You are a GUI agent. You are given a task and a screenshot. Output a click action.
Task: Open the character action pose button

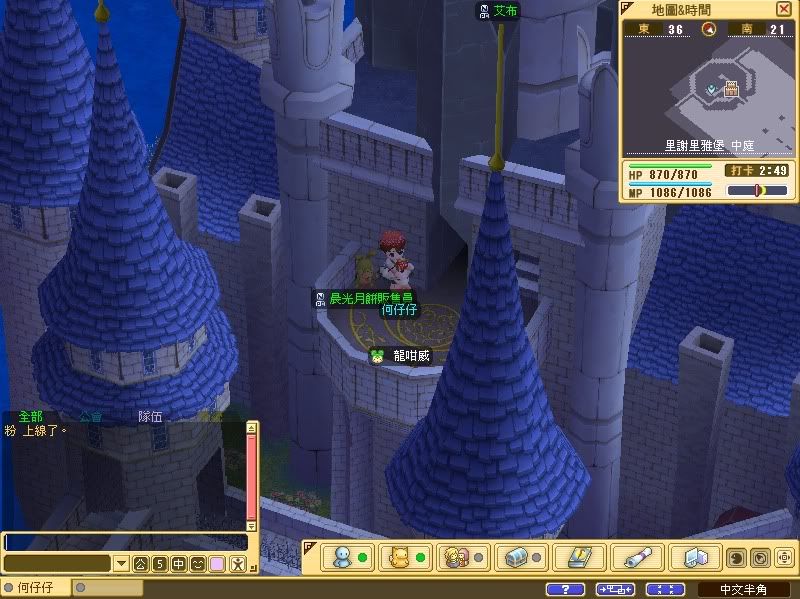click(x=237, y=564)
